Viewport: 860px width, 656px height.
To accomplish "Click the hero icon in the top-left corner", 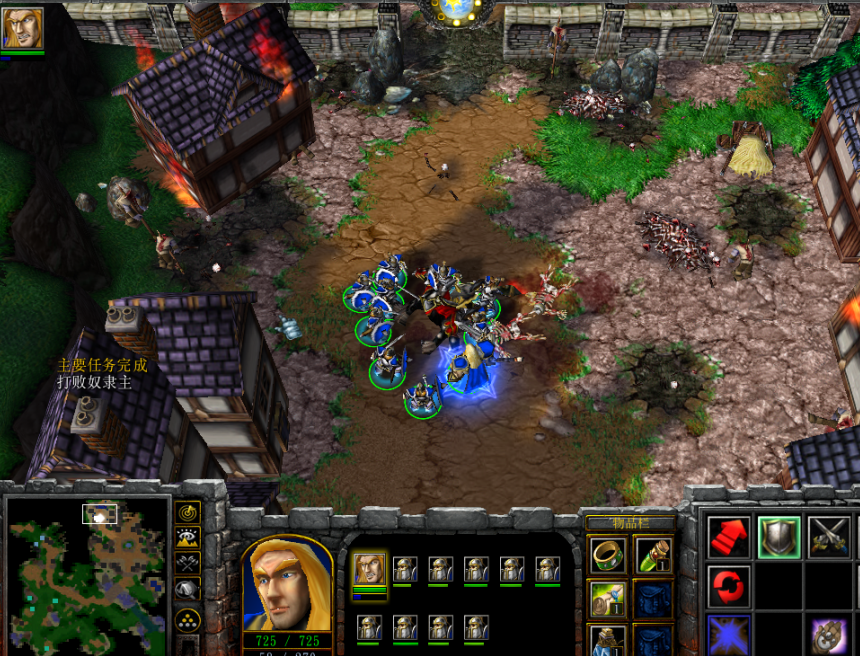I will tap(23, 28).
